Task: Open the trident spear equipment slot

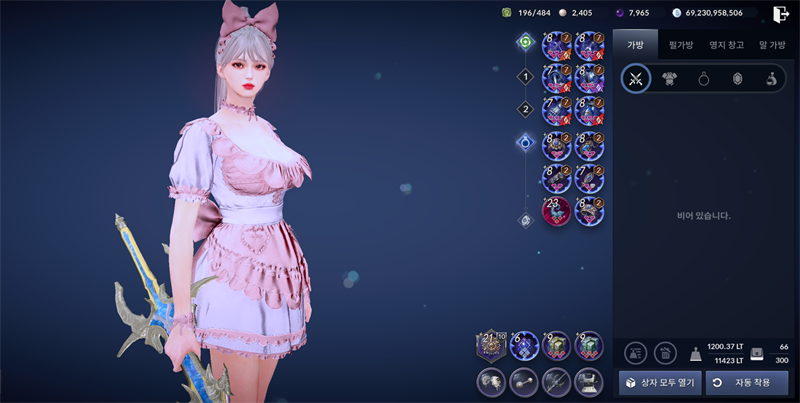Action: (x=556, y=382)
